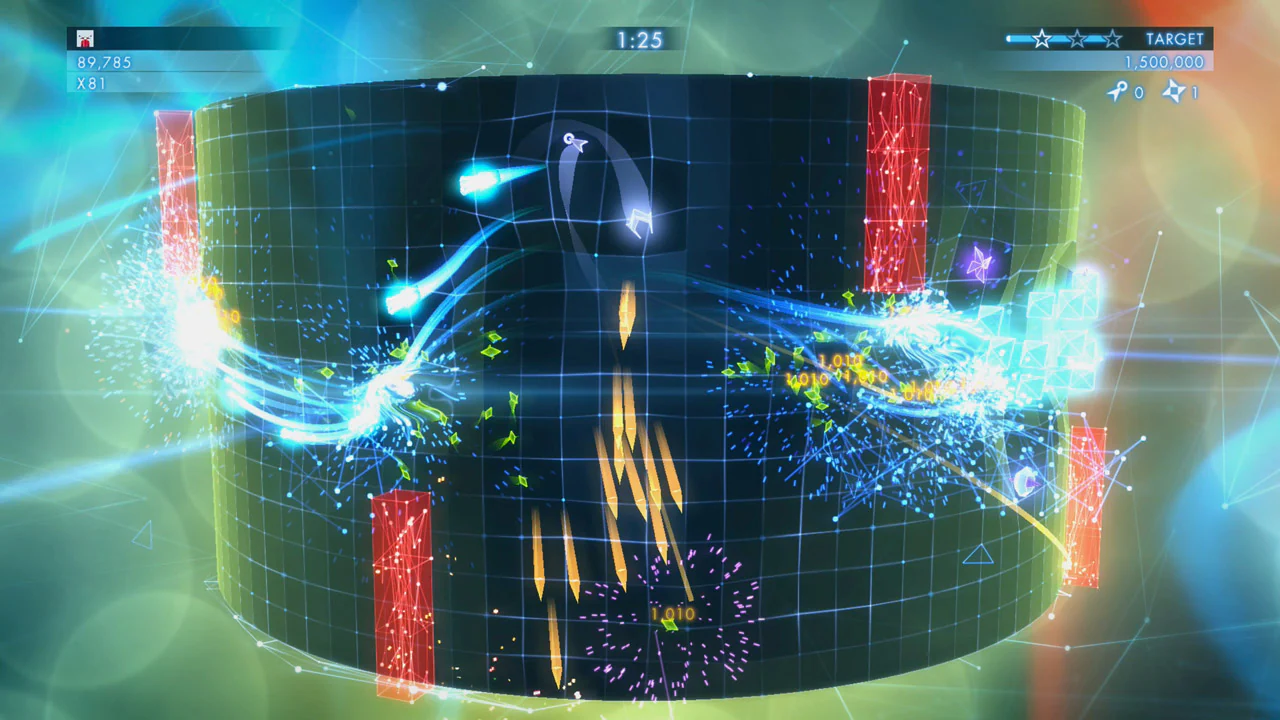Click the first star rating icon
Viewport: 1280px width, 720px height.
(x=1041, y=39)
